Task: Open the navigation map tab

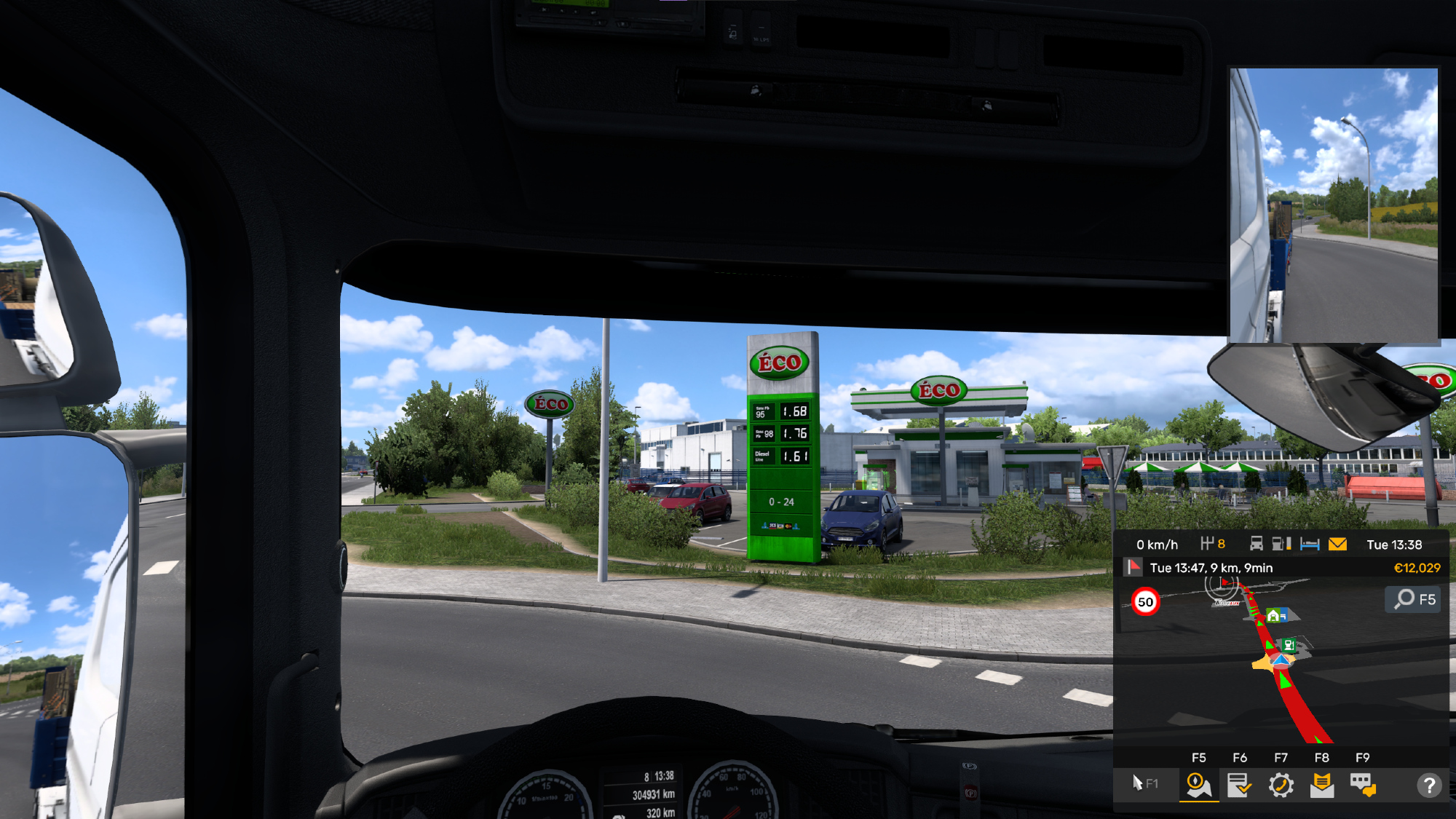Action: pyautogui.click(x=1198, y=786)
